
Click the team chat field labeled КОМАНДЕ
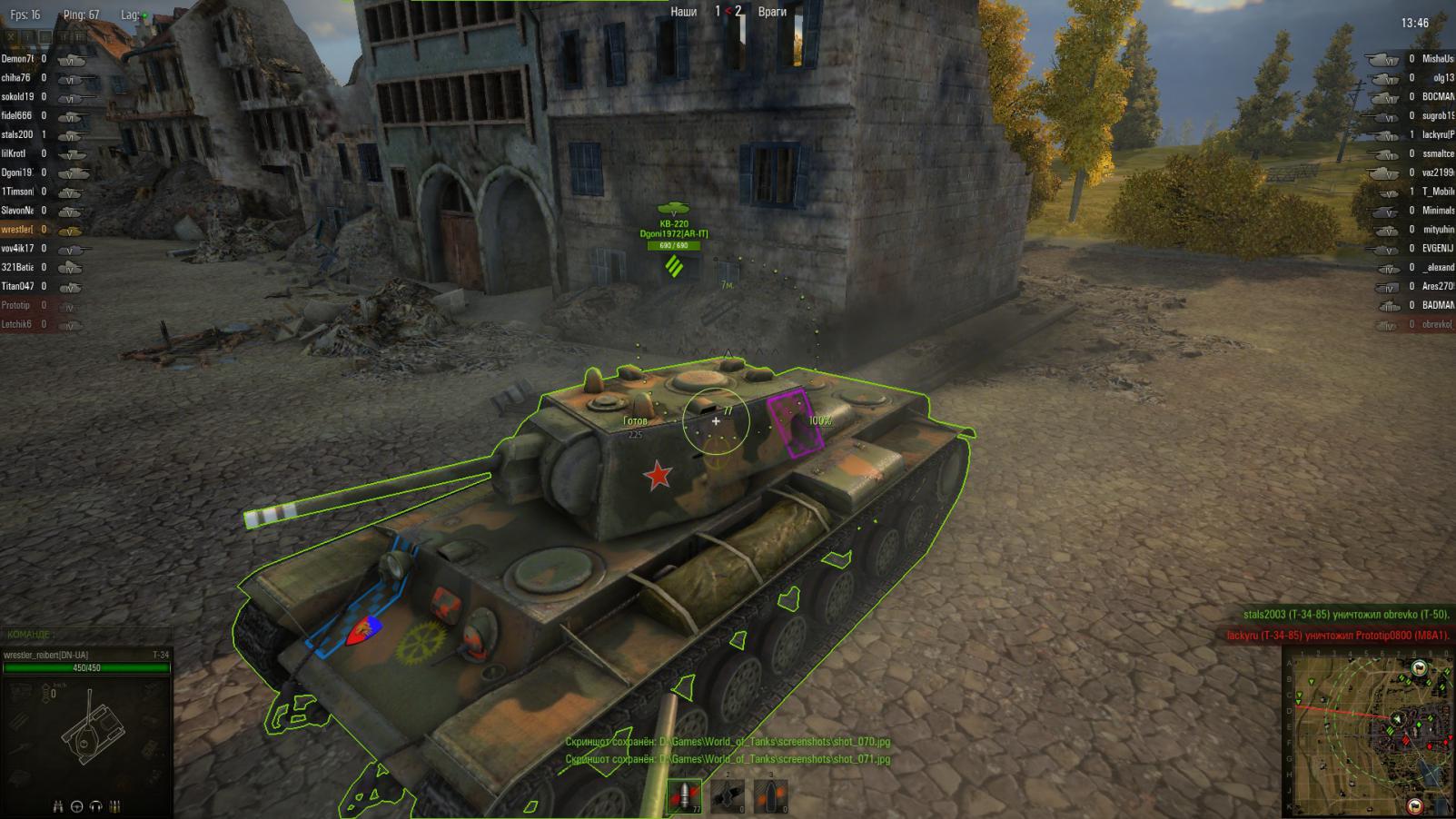[x=86, y=635]
